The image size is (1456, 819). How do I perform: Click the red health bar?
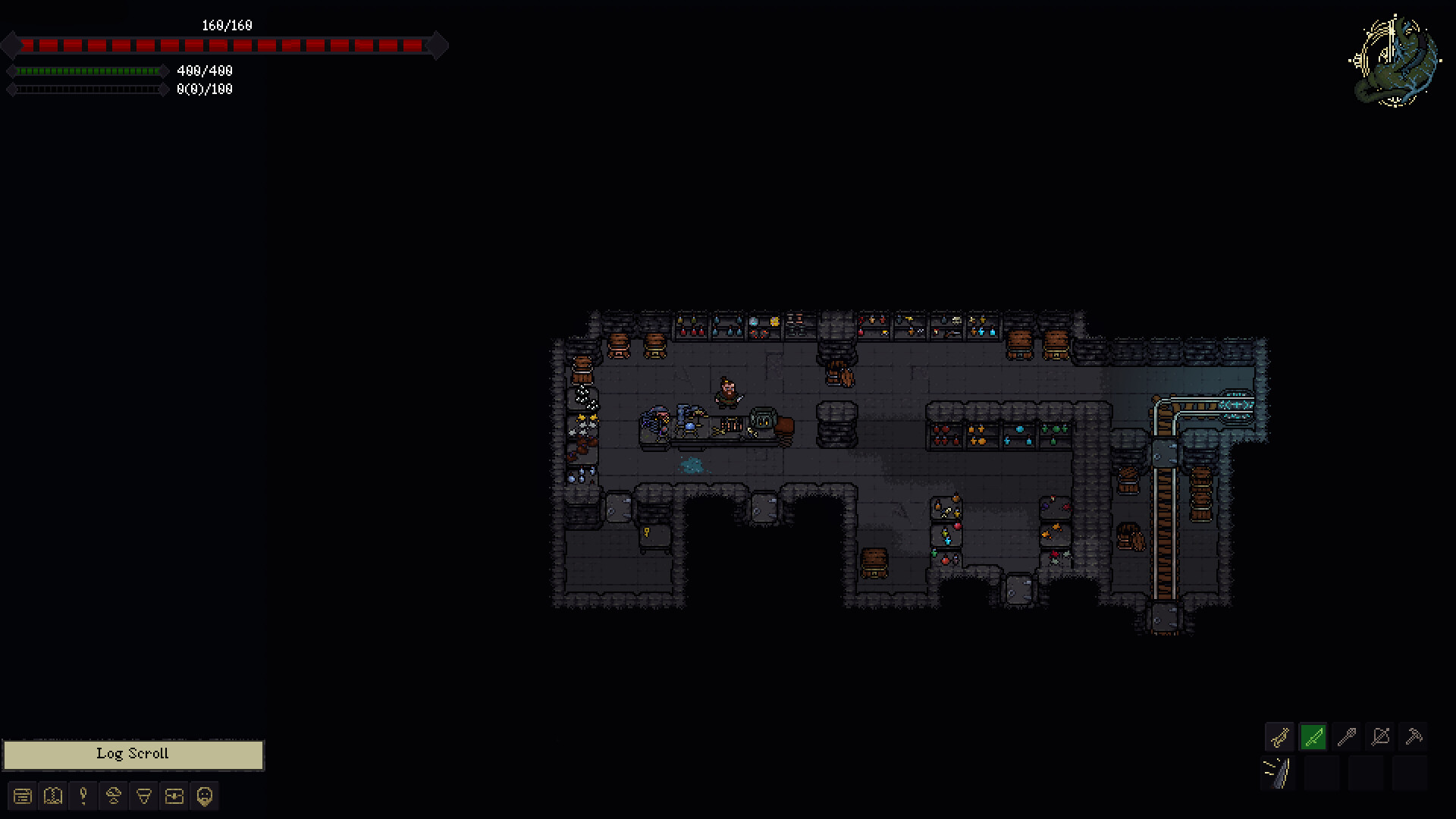[x=225, y=45]
